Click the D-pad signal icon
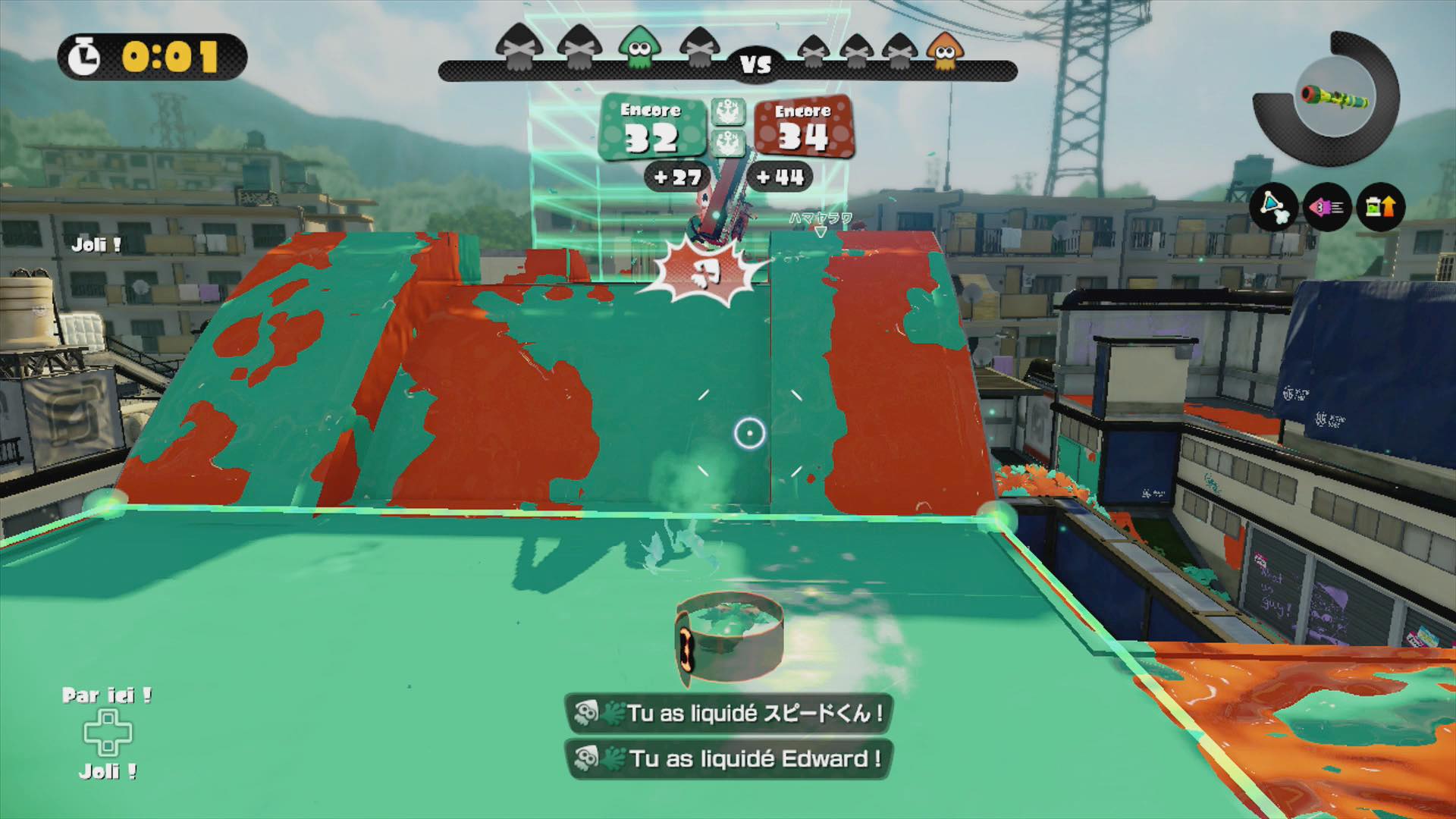This screenshot has height=819, width=1456. pos(108,733)
